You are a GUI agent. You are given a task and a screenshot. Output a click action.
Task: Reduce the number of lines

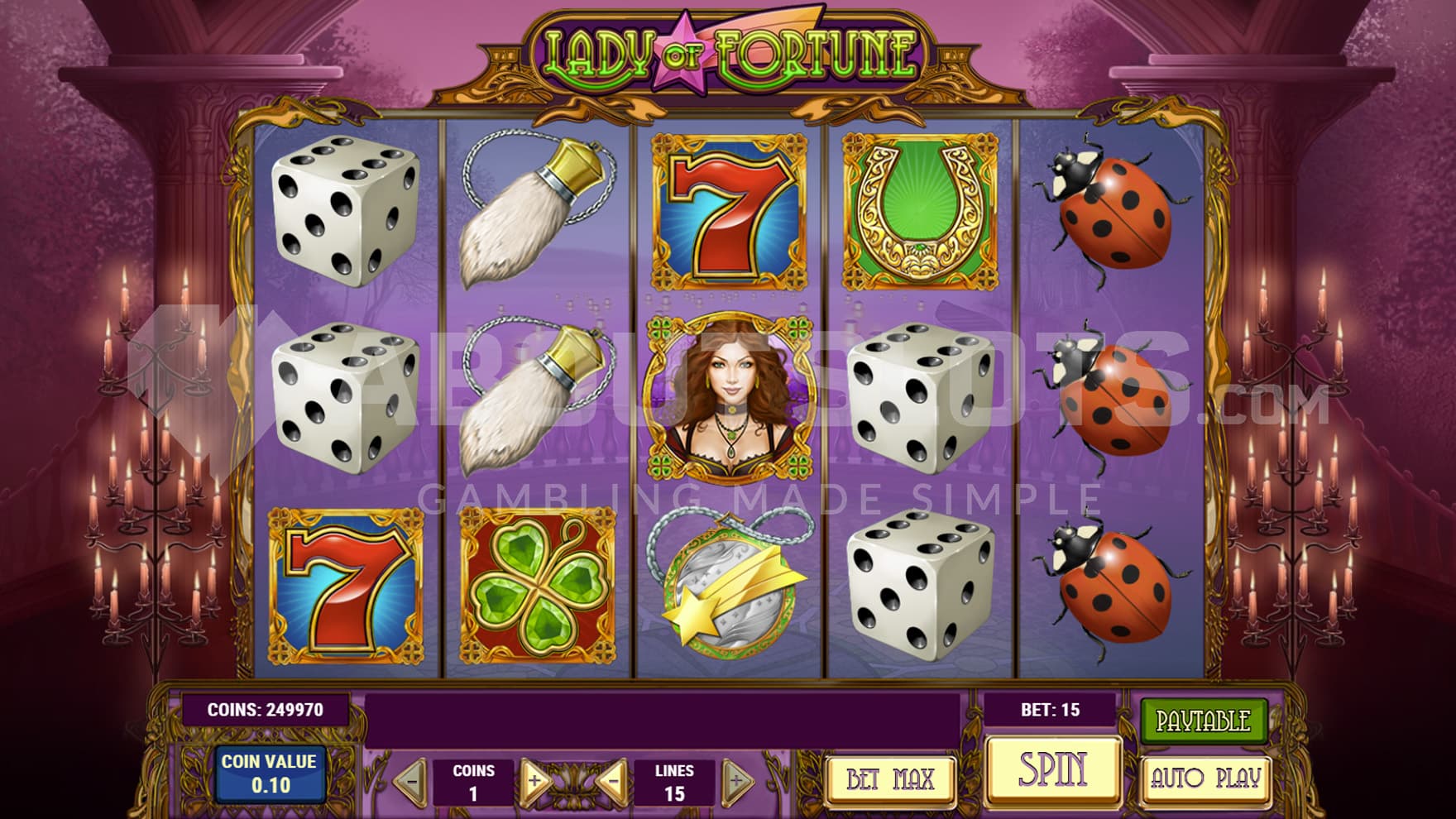point(613,779)
